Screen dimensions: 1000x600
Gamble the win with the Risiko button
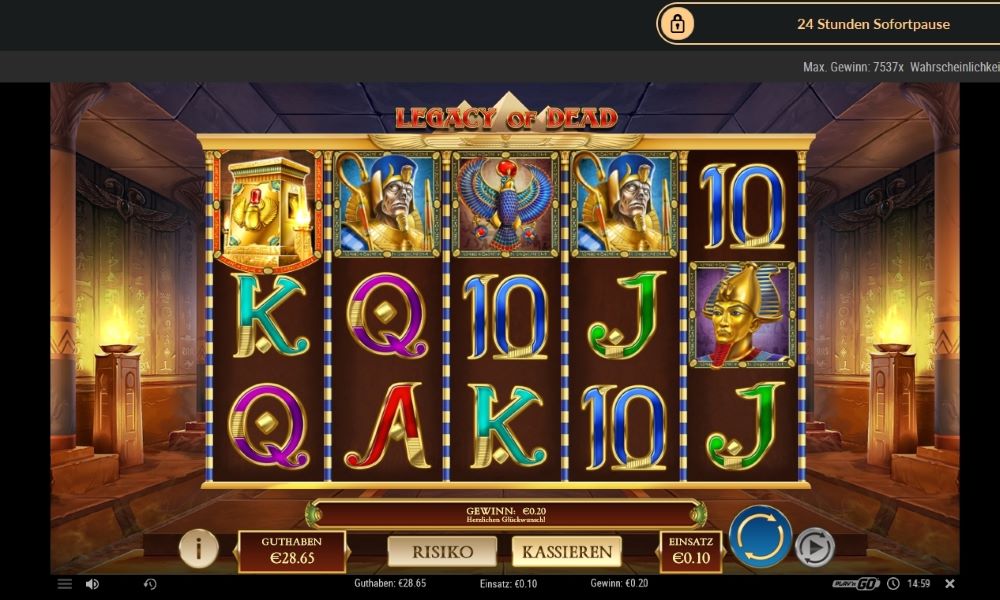coord(442,551)
